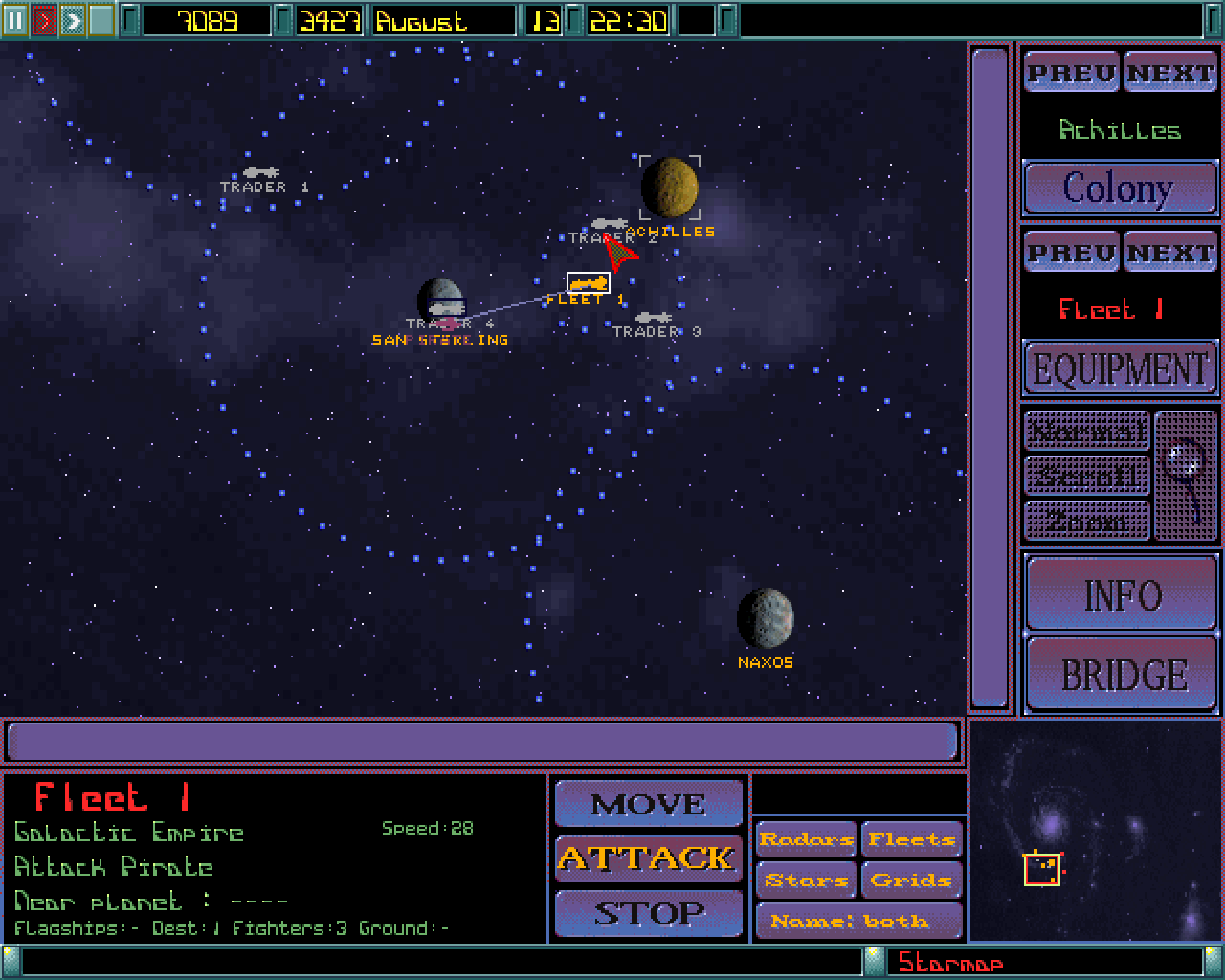STOP the selected fleet

click(648, 914)
